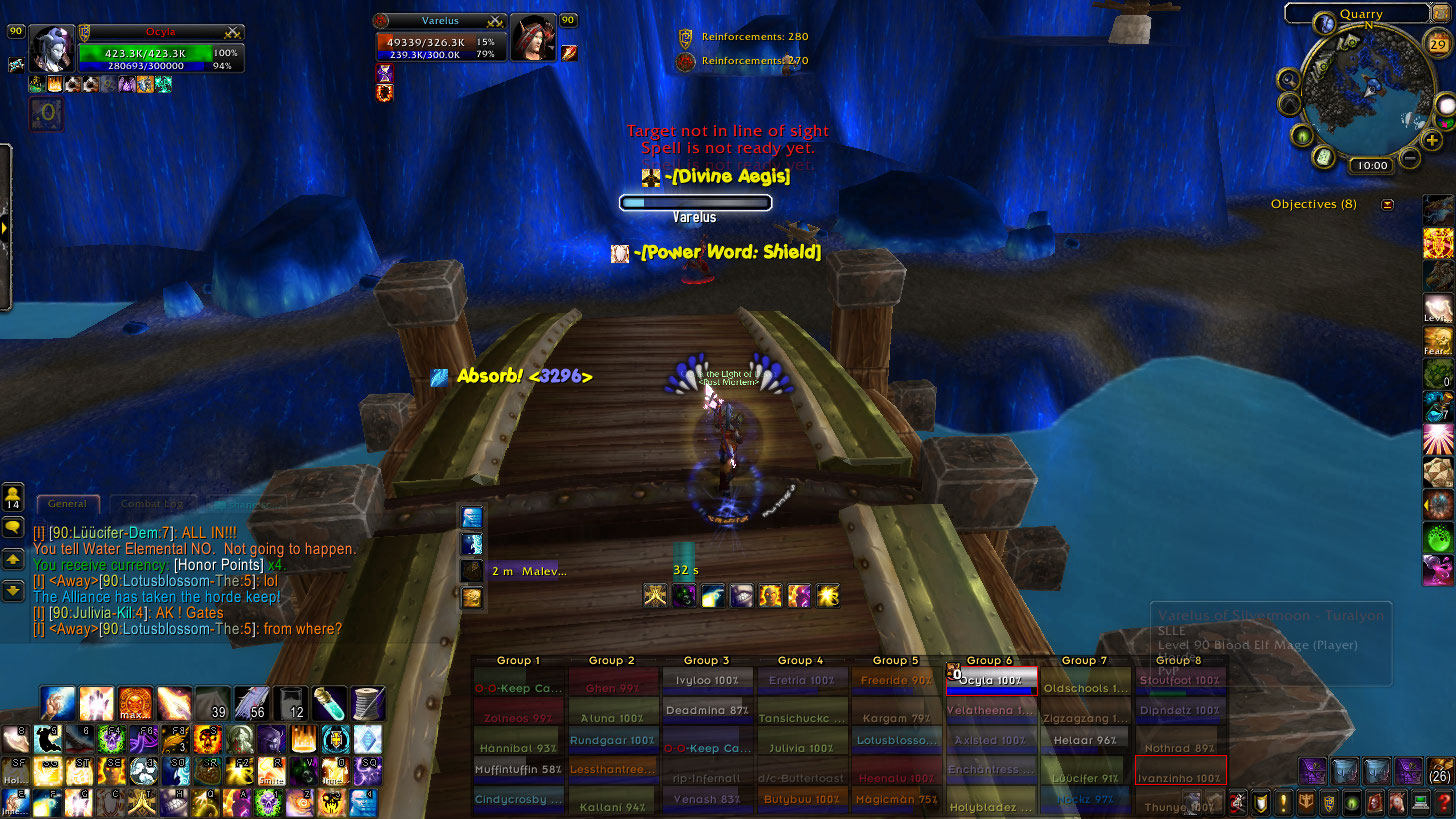The image size is (1456, 819).
Task: Click the action slot with 56 charges
Action: click(x=250, y=703)
